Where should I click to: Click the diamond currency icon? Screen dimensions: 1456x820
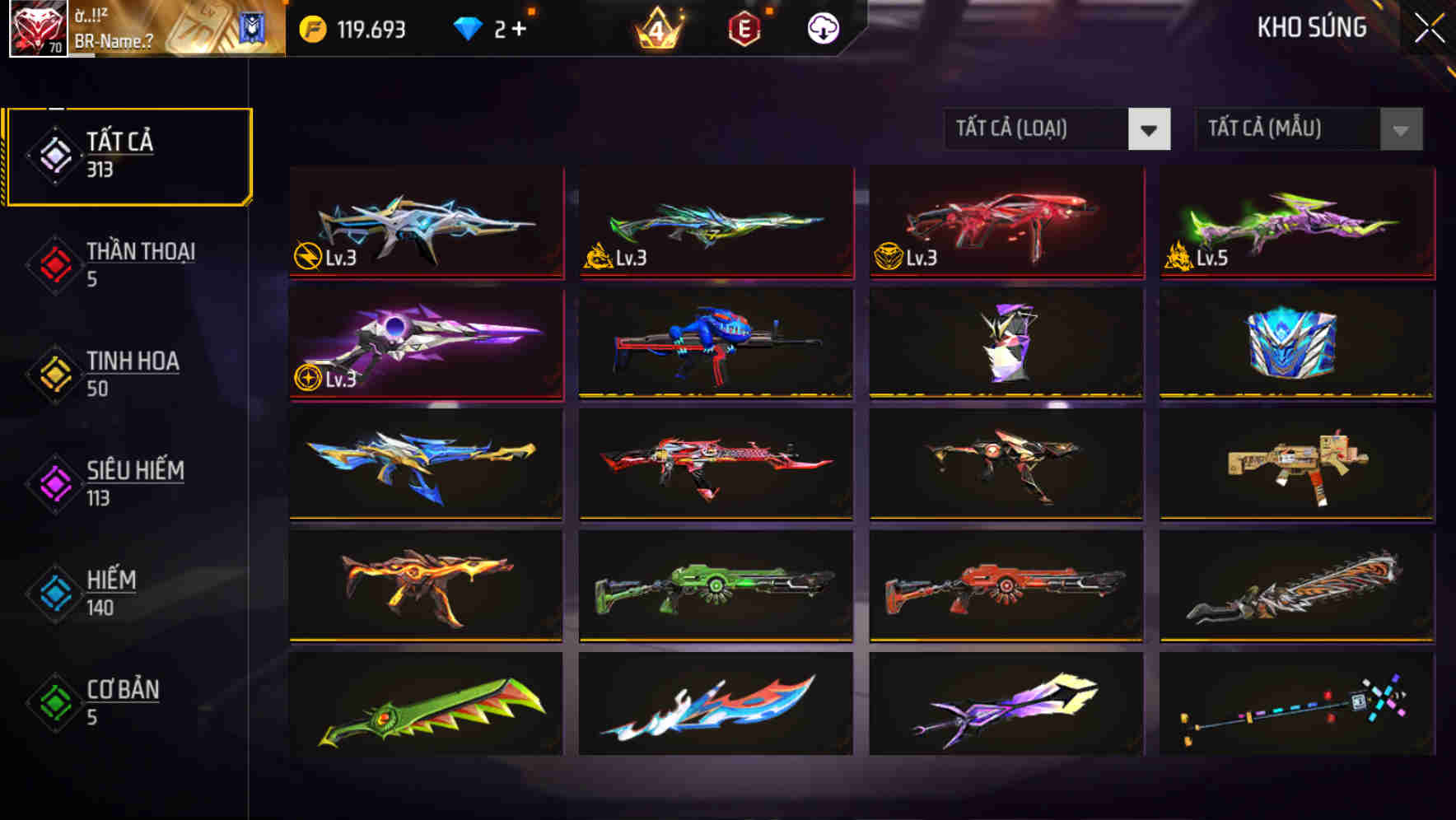468,27
